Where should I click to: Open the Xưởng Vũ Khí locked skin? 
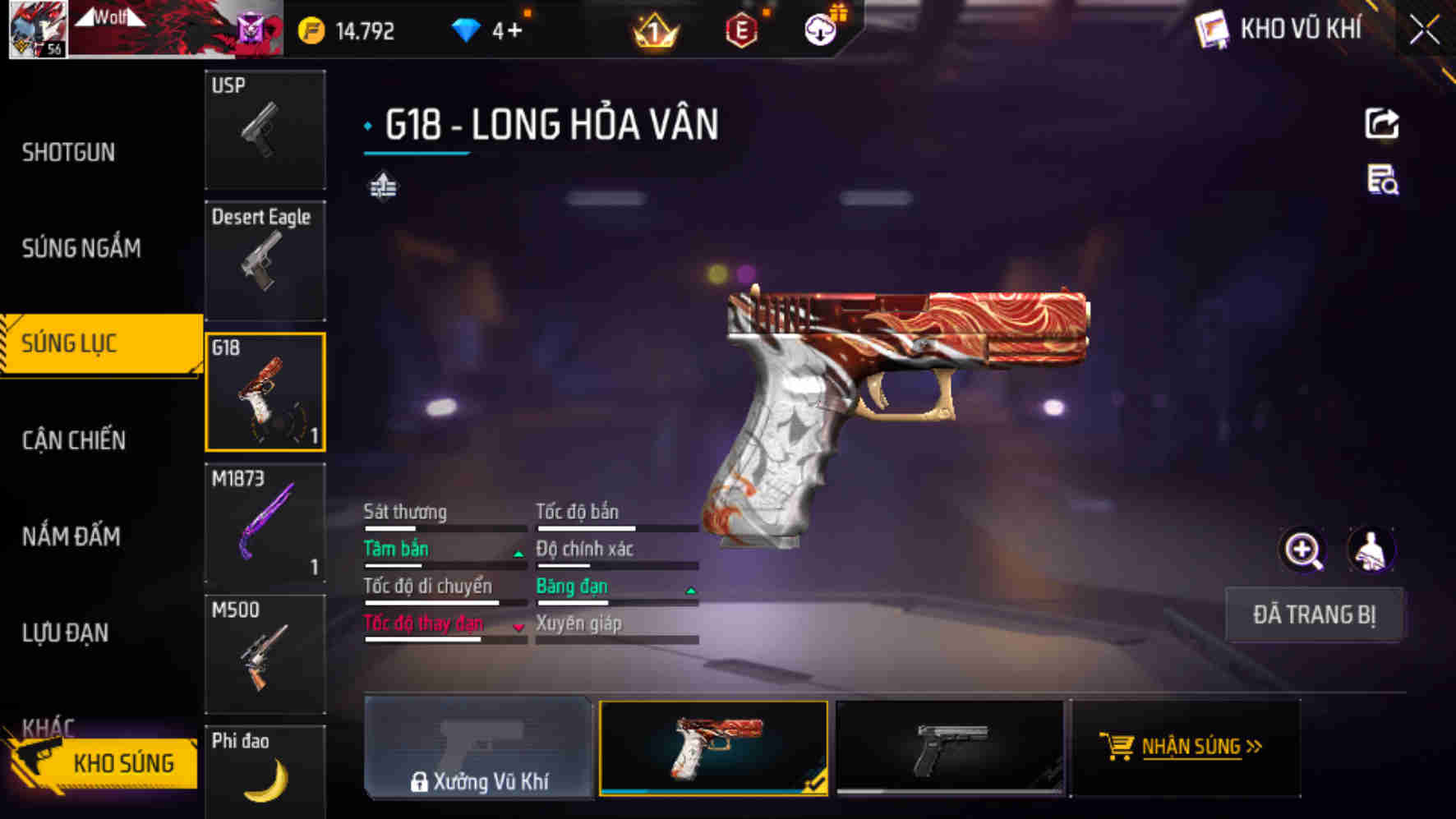478,748
